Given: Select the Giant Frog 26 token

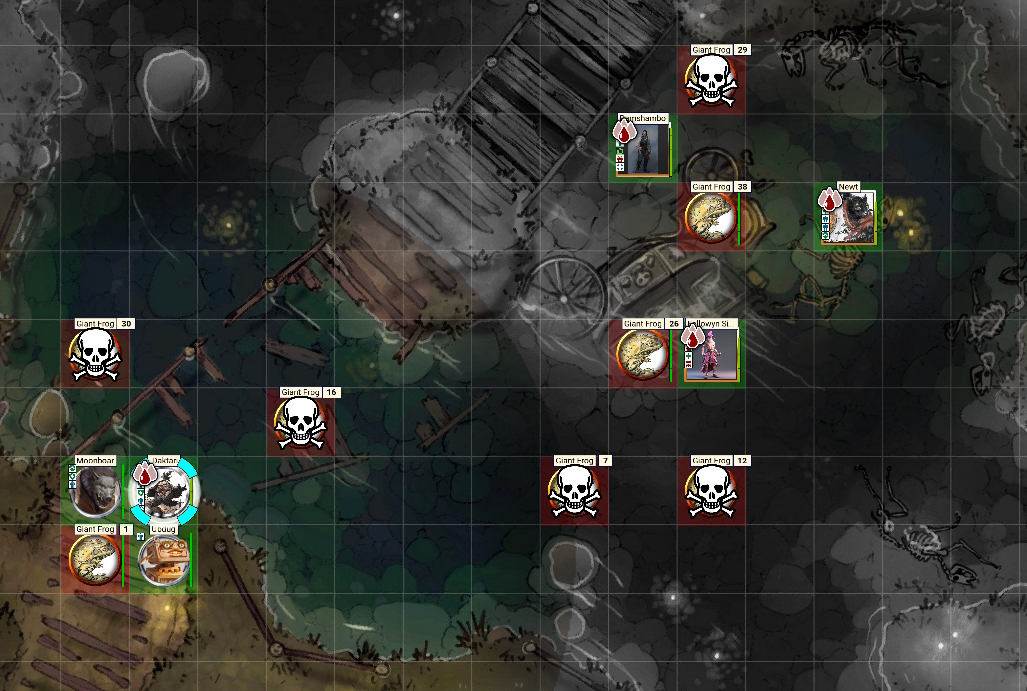Looking at the screenshot, I should pyautogui.click(x=642, y=355).
